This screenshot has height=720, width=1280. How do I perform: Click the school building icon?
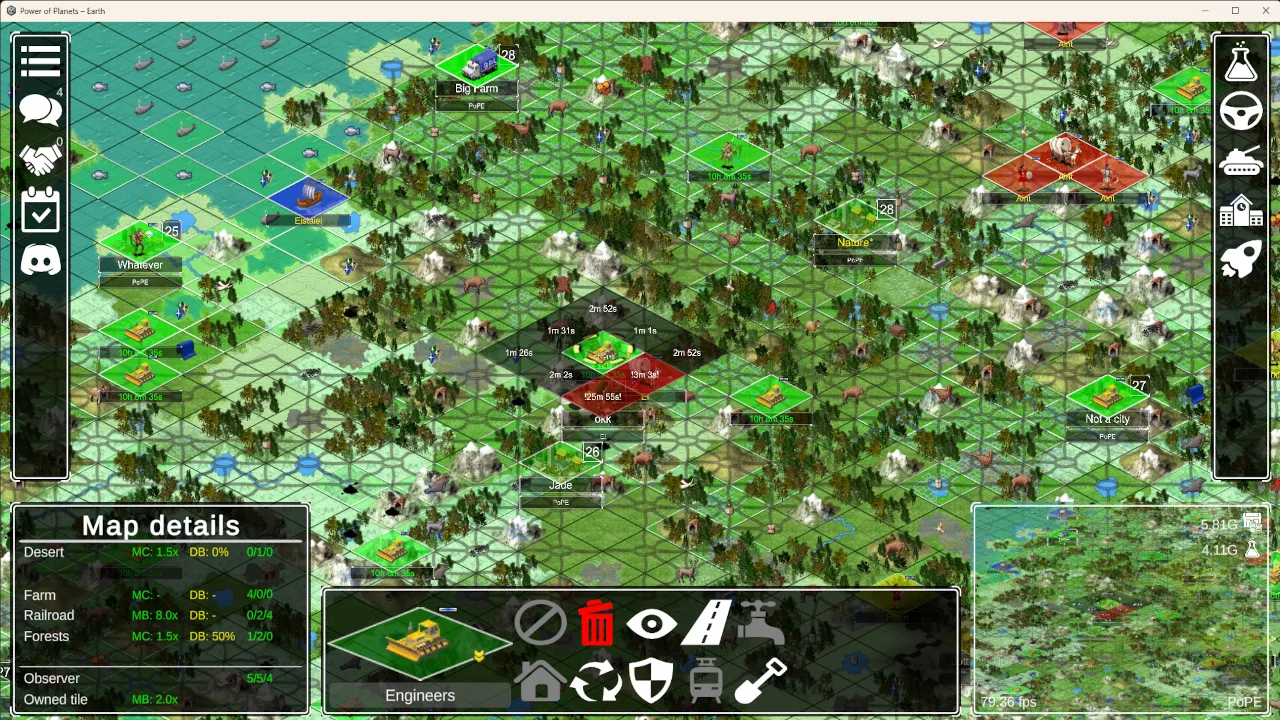1241,211
